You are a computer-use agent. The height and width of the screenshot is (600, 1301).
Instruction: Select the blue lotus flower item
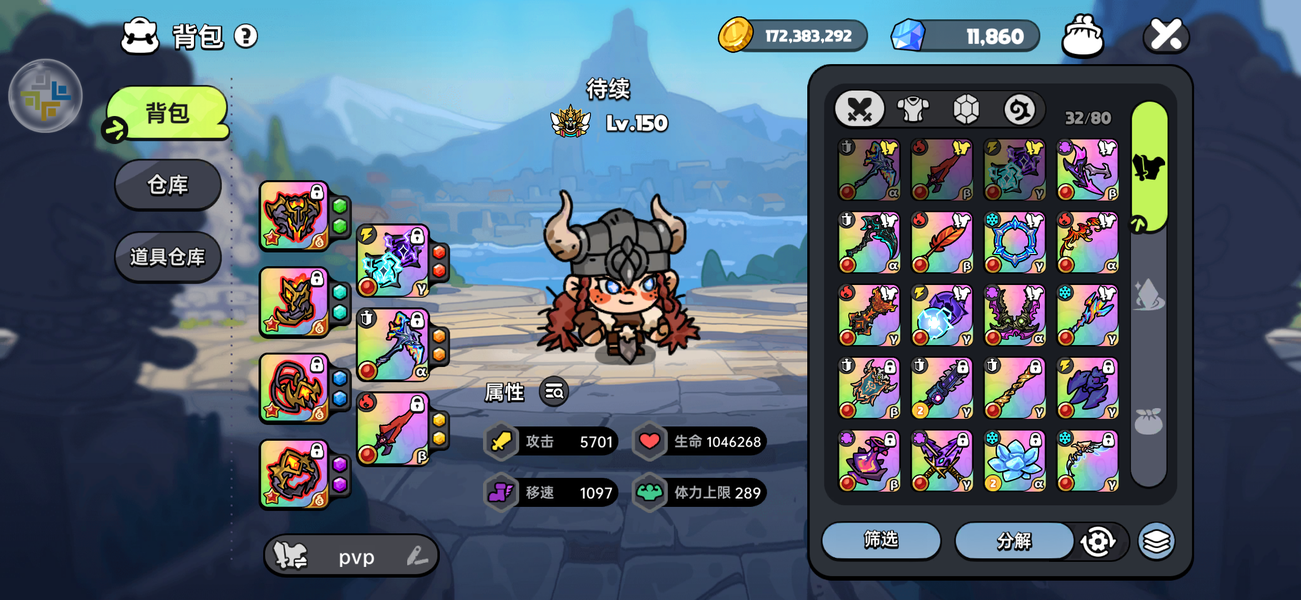[x=1014, y=461]
